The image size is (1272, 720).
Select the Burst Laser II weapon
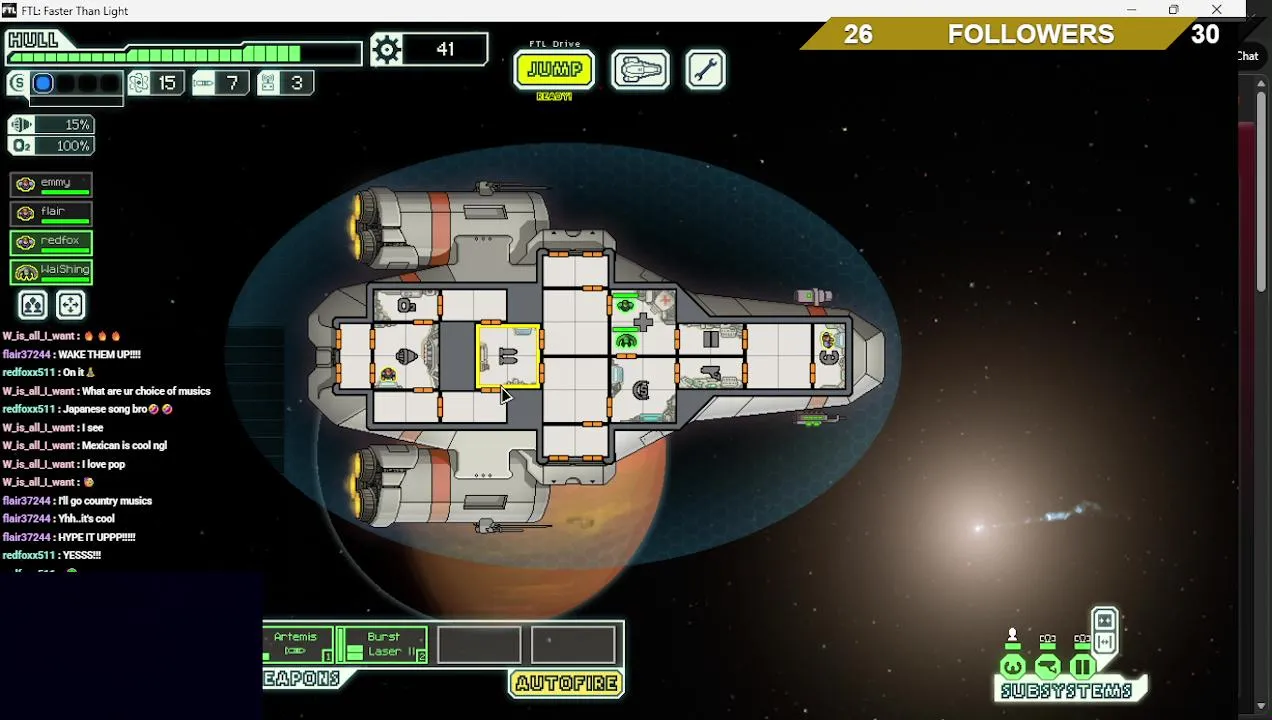384,644
